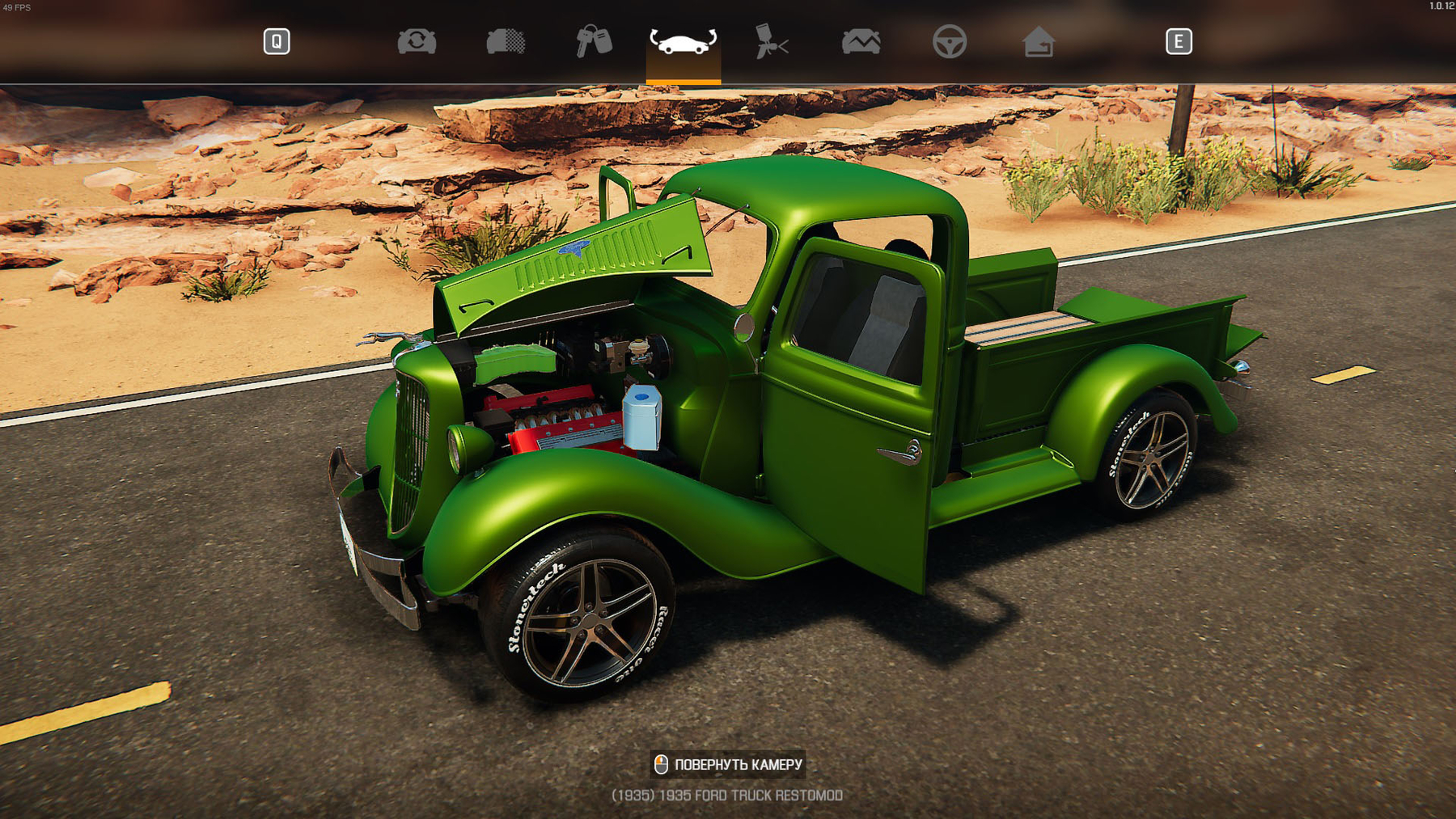Screen dimensions: 1456x819
Task: Select the rotate car view tab
Action: (683, 42)
